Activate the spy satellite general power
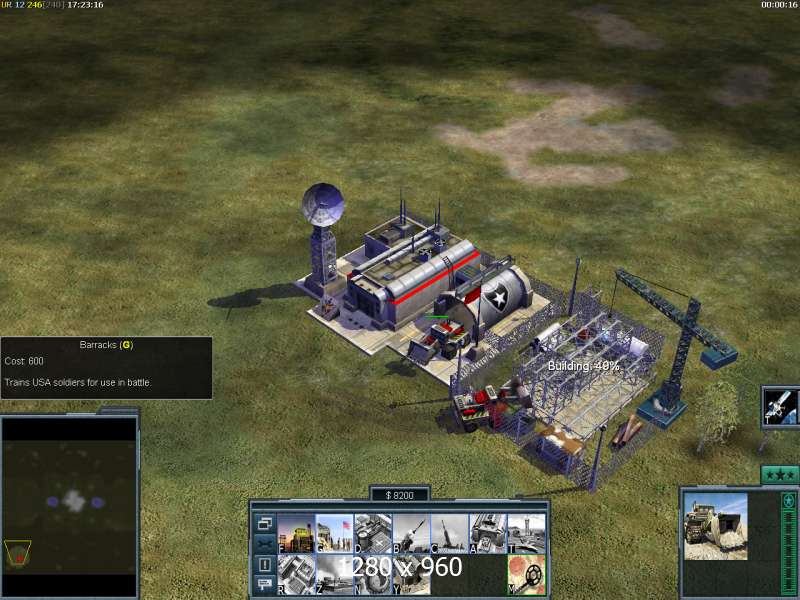Image resolution: width=800 pixels, height=600 pixels. point(780,407)
